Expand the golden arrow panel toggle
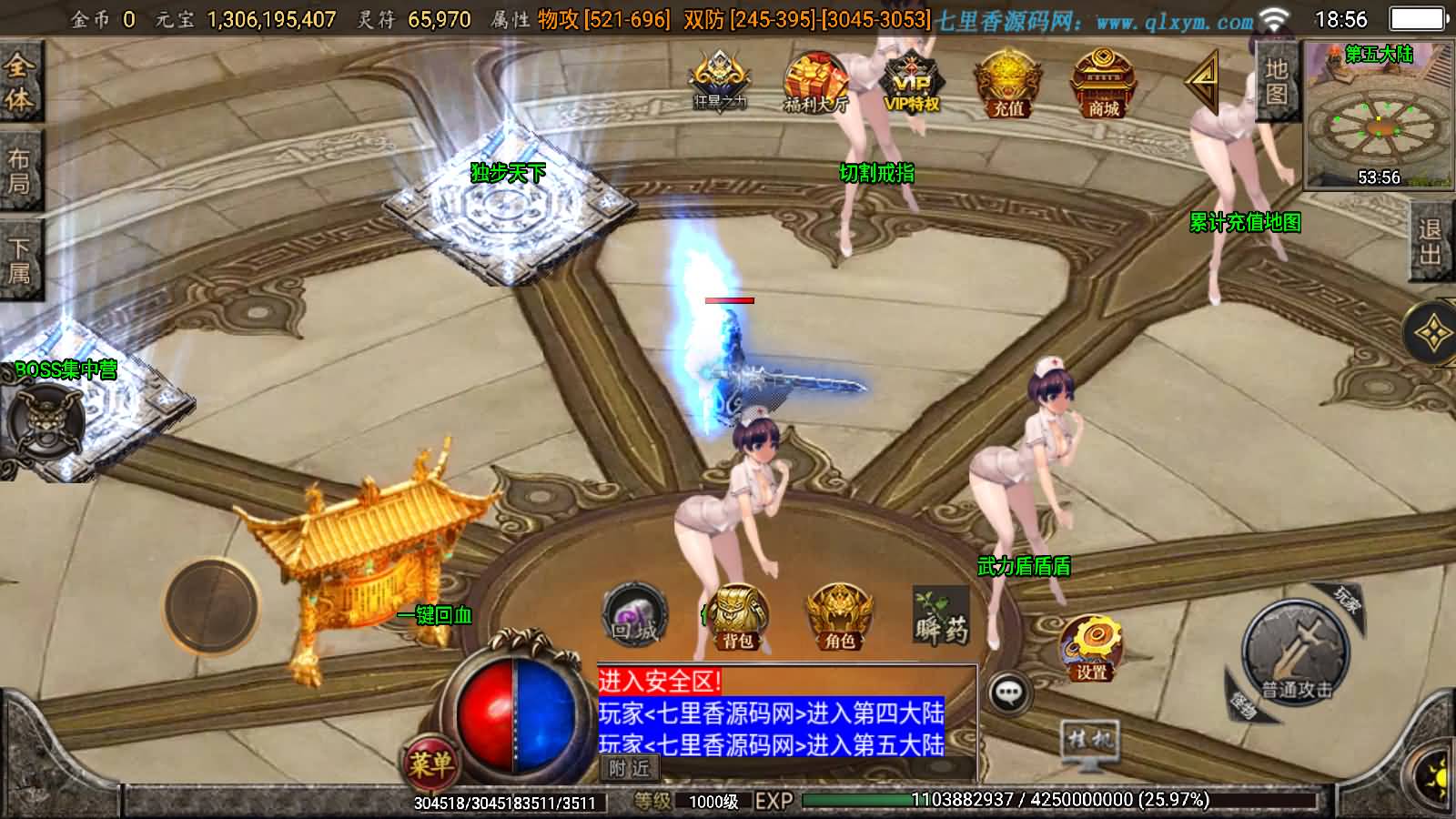The width and height of the screenshot is (1456, 819). (1202, 82)
